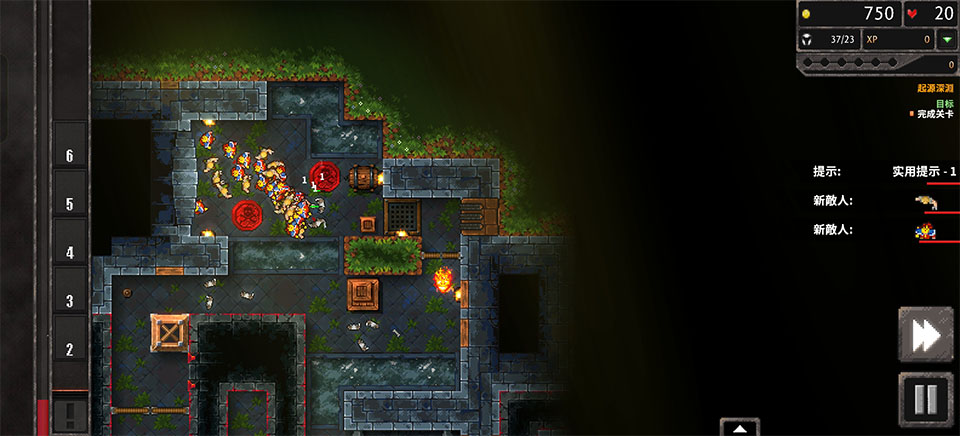Open the 实用提示 - 1 tip
This screenshot has height=436, width=960.
924,171
